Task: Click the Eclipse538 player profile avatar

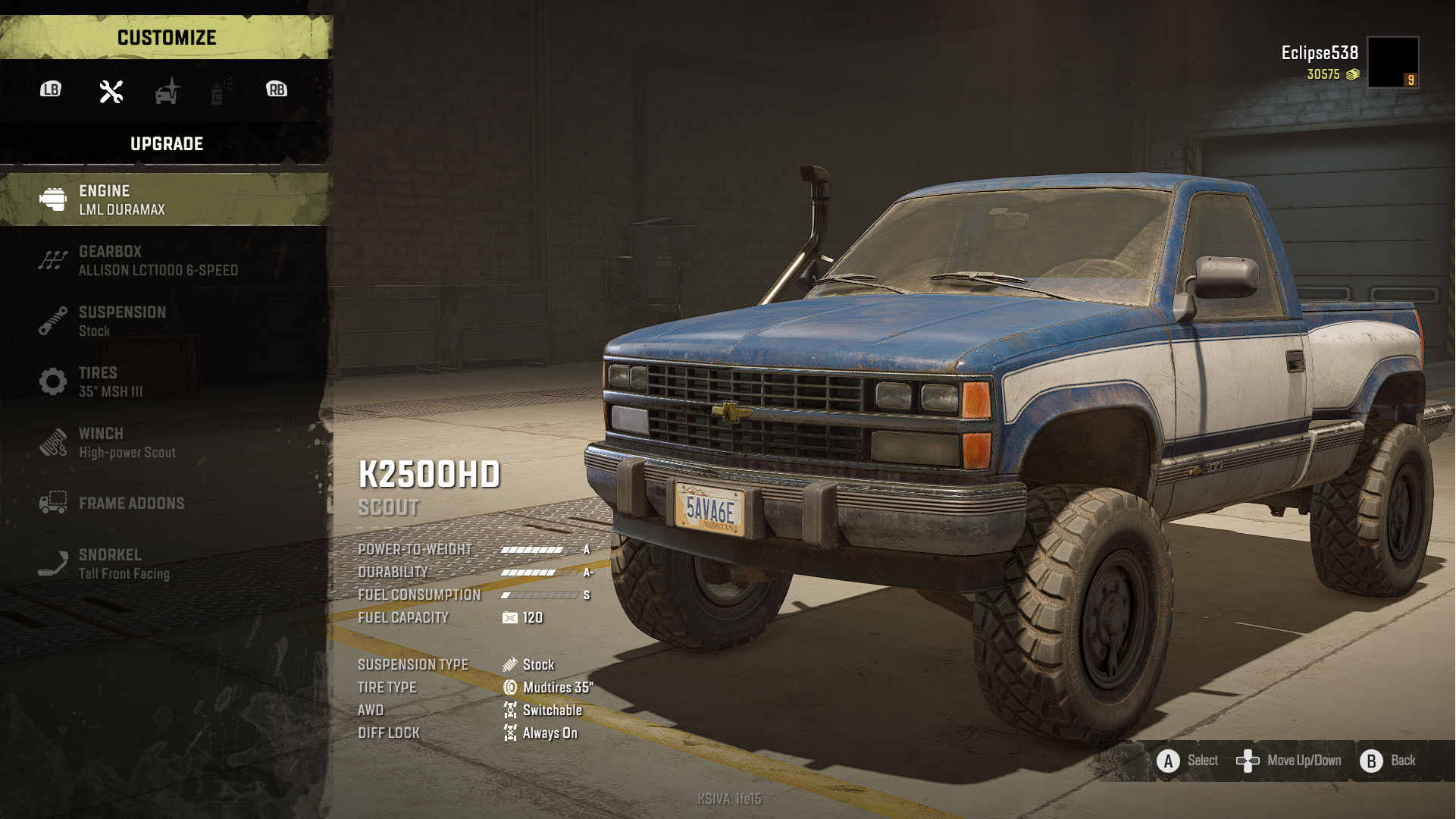Action: point(1393,62)
